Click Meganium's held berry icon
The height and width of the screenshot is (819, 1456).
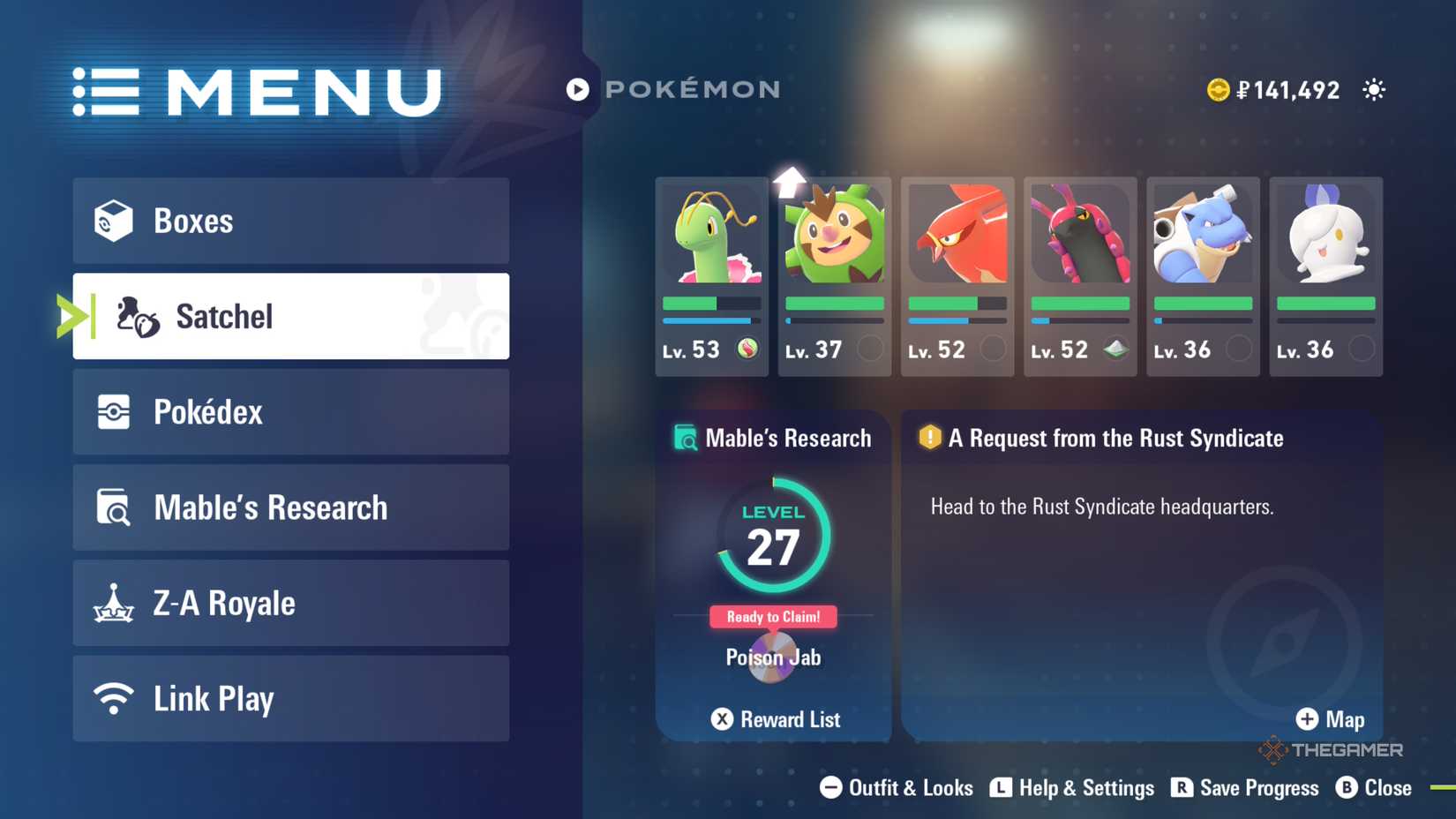pos(747,349)
